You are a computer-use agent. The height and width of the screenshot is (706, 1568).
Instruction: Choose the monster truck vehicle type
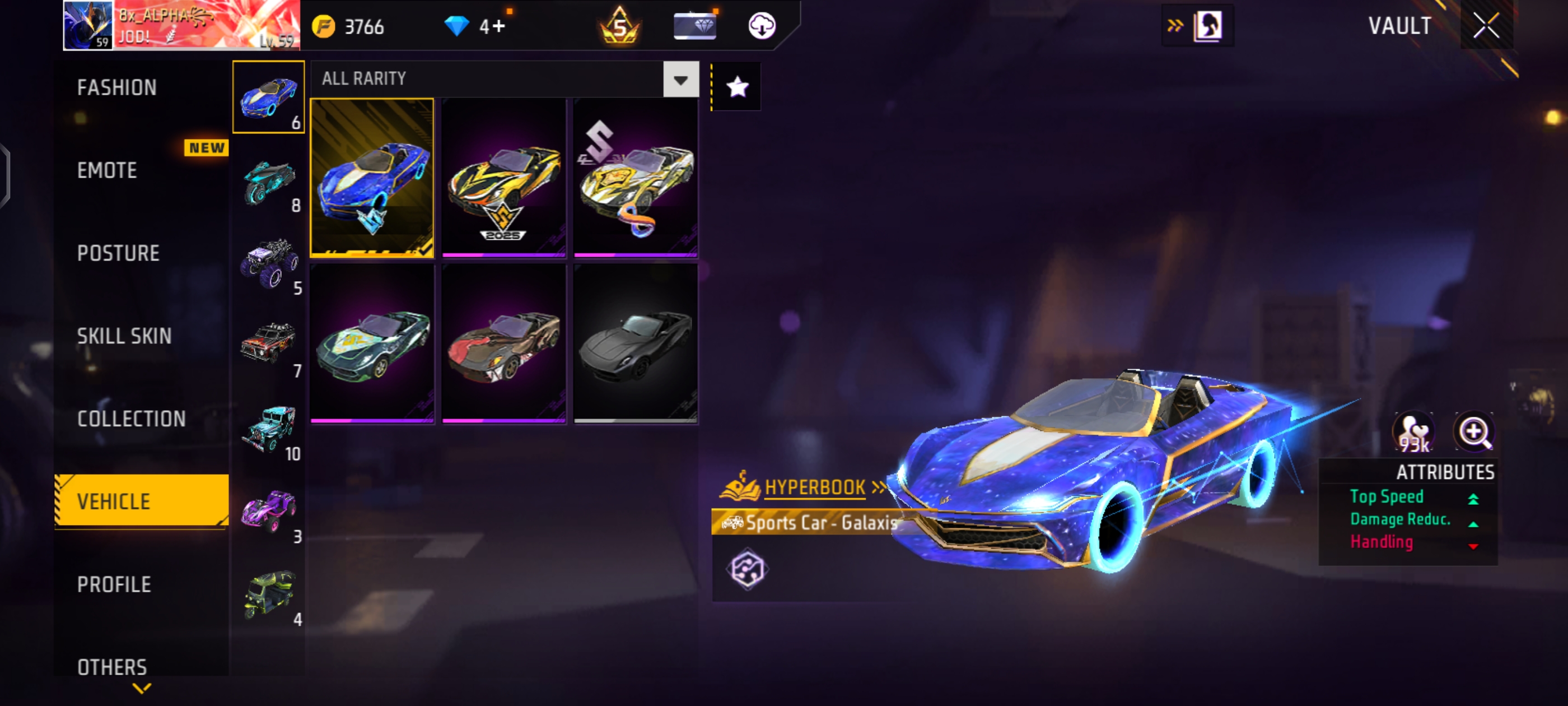point(269,264)
